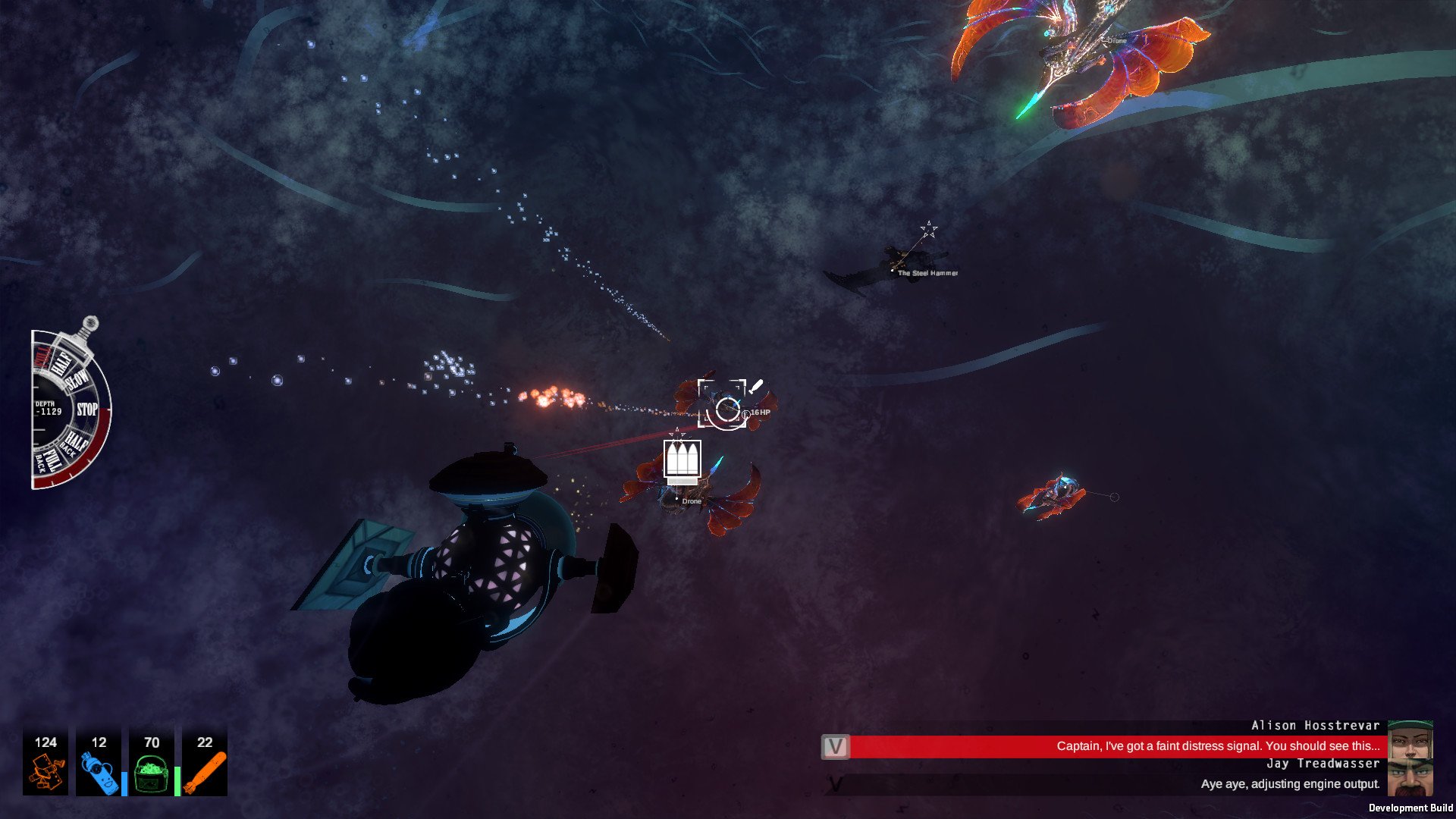Click the torpedo tubes indicator above the Drone

point(682,459)
